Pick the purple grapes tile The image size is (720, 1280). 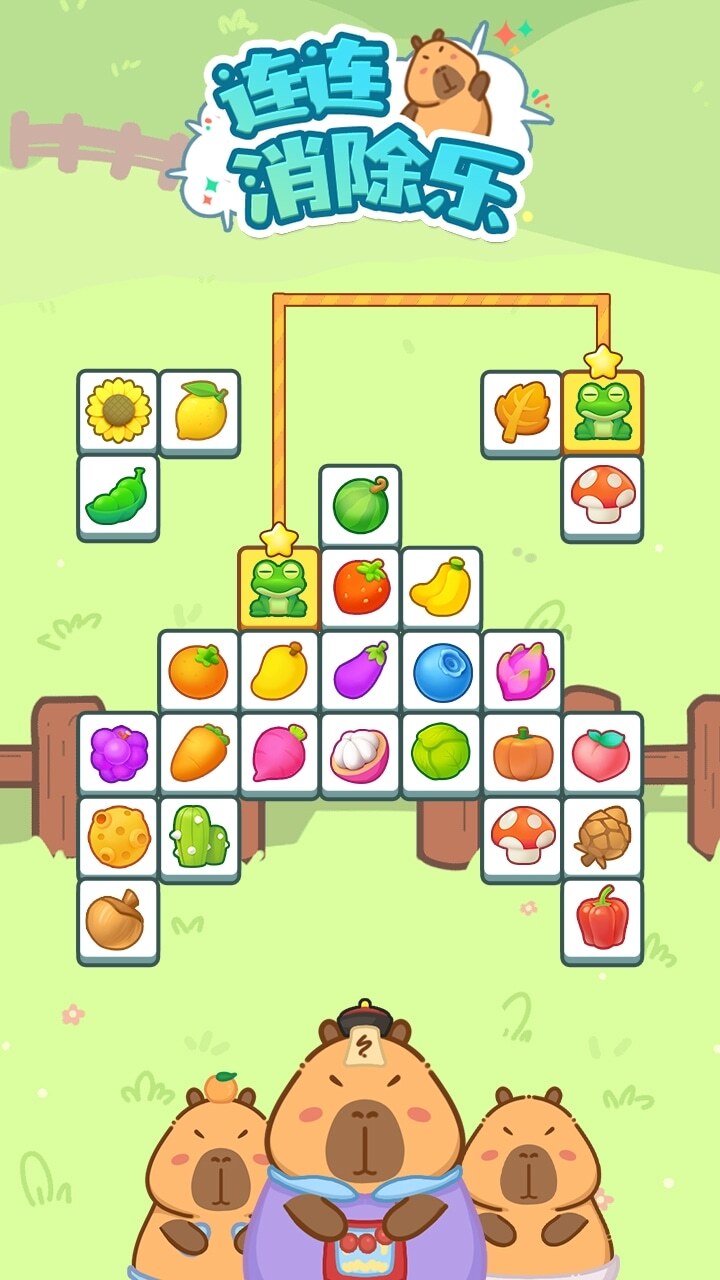tap(118, 754)
